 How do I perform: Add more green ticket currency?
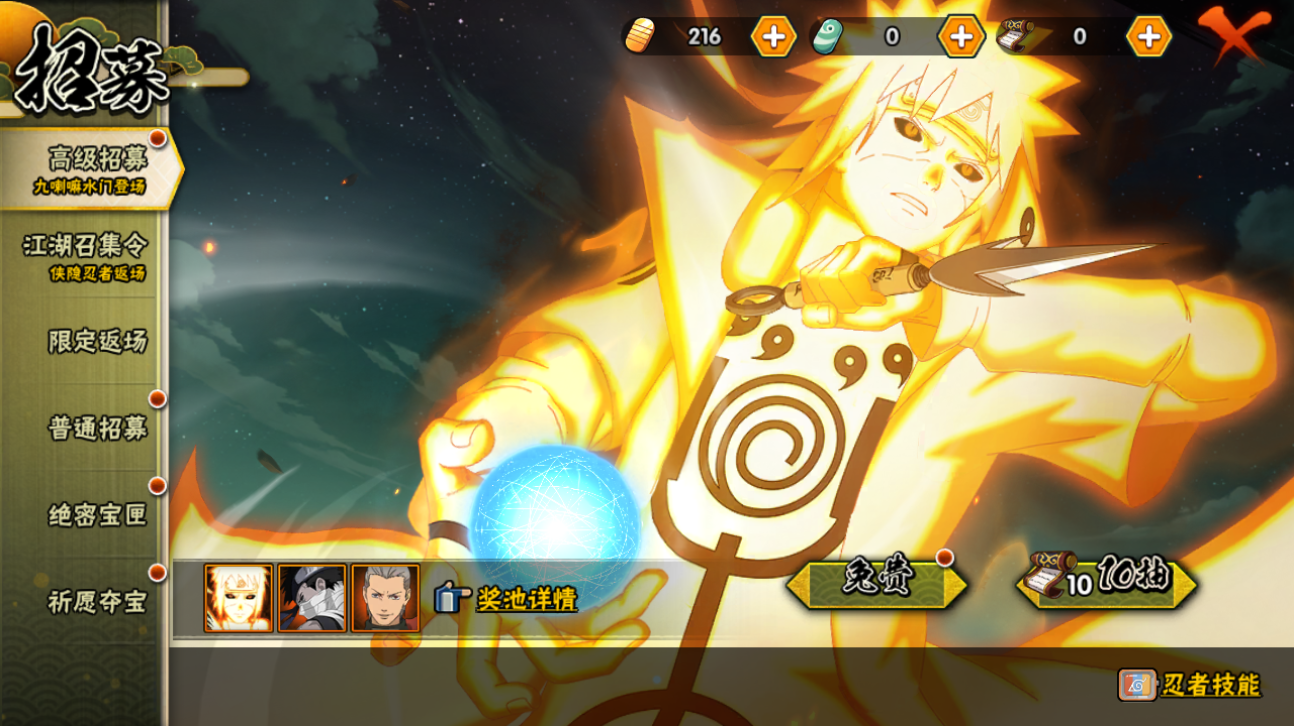pyautogui.click(x=961, y=37)
